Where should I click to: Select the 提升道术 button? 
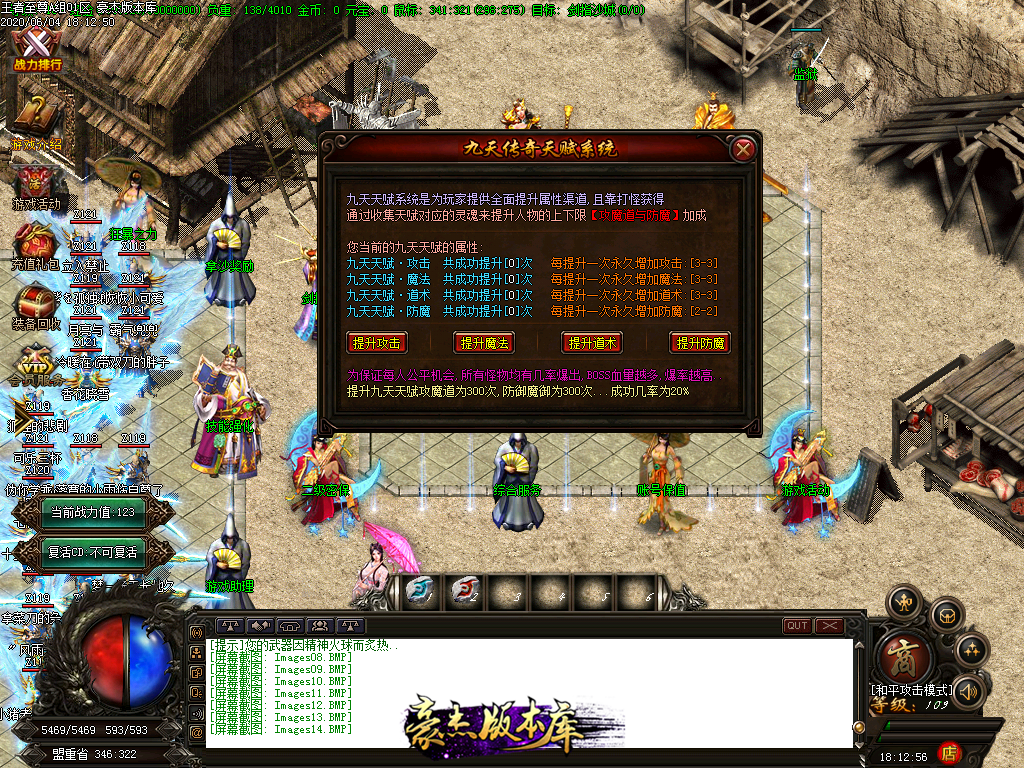tap(592, 343)
